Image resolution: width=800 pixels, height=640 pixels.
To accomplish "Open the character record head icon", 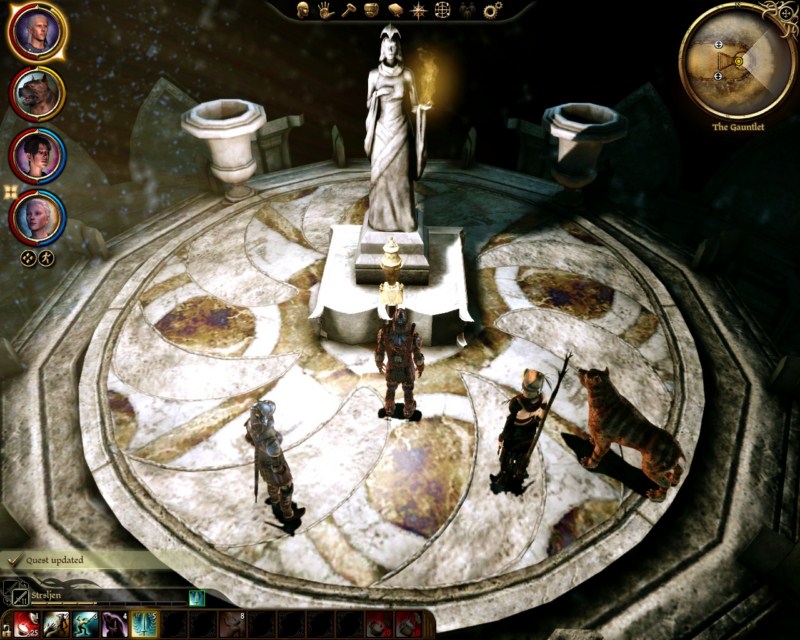I will pos(301,10).
